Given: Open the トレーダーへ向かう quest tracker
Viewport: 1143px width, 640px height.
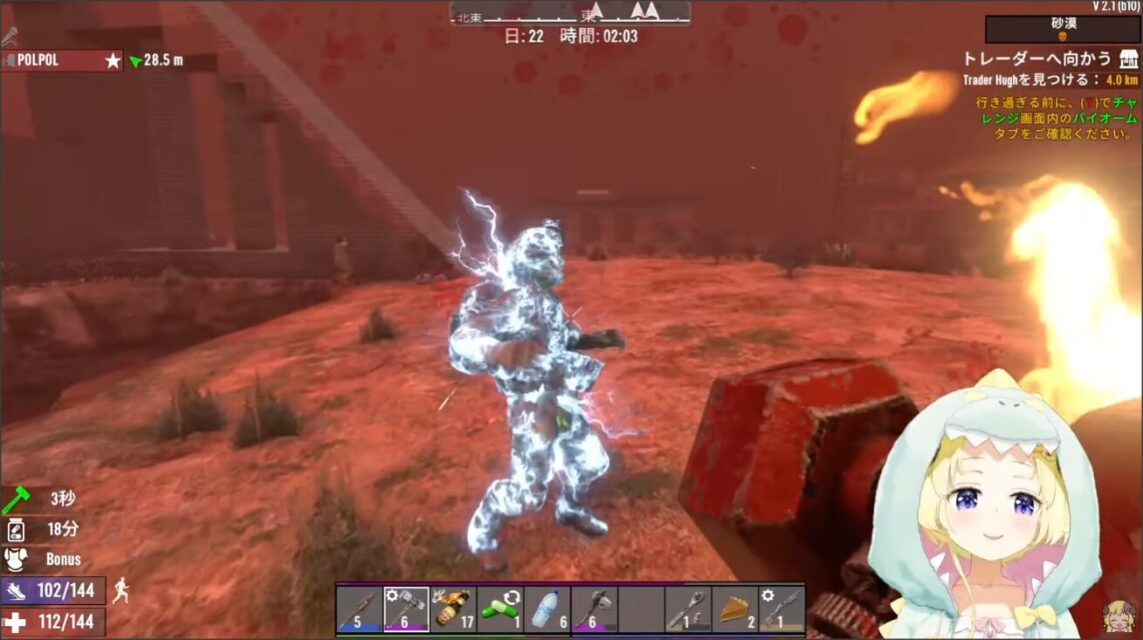Looking at the screenshot, I should click(x=1037, y=58).
